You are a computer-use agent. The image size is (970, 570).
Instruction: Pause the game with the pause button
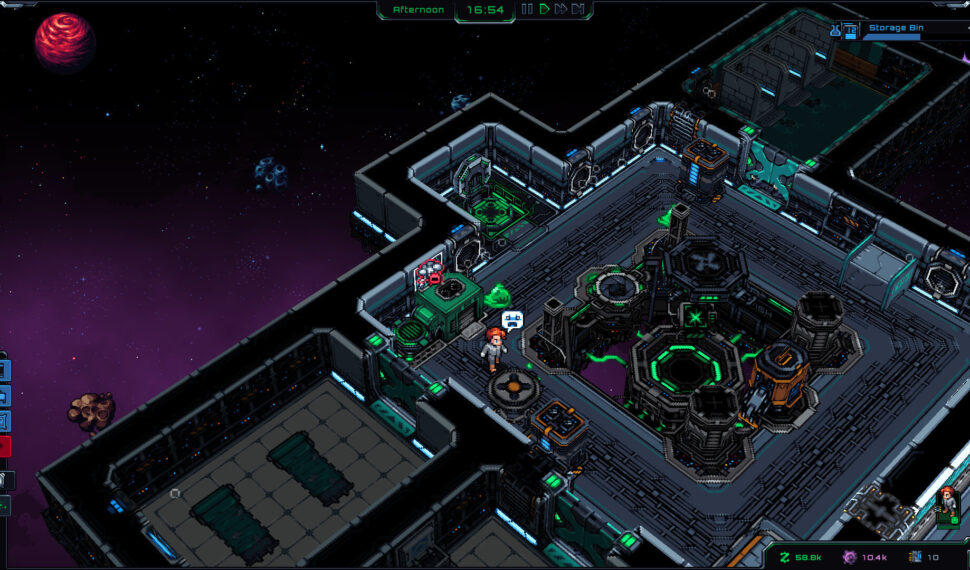coord(527,10)
